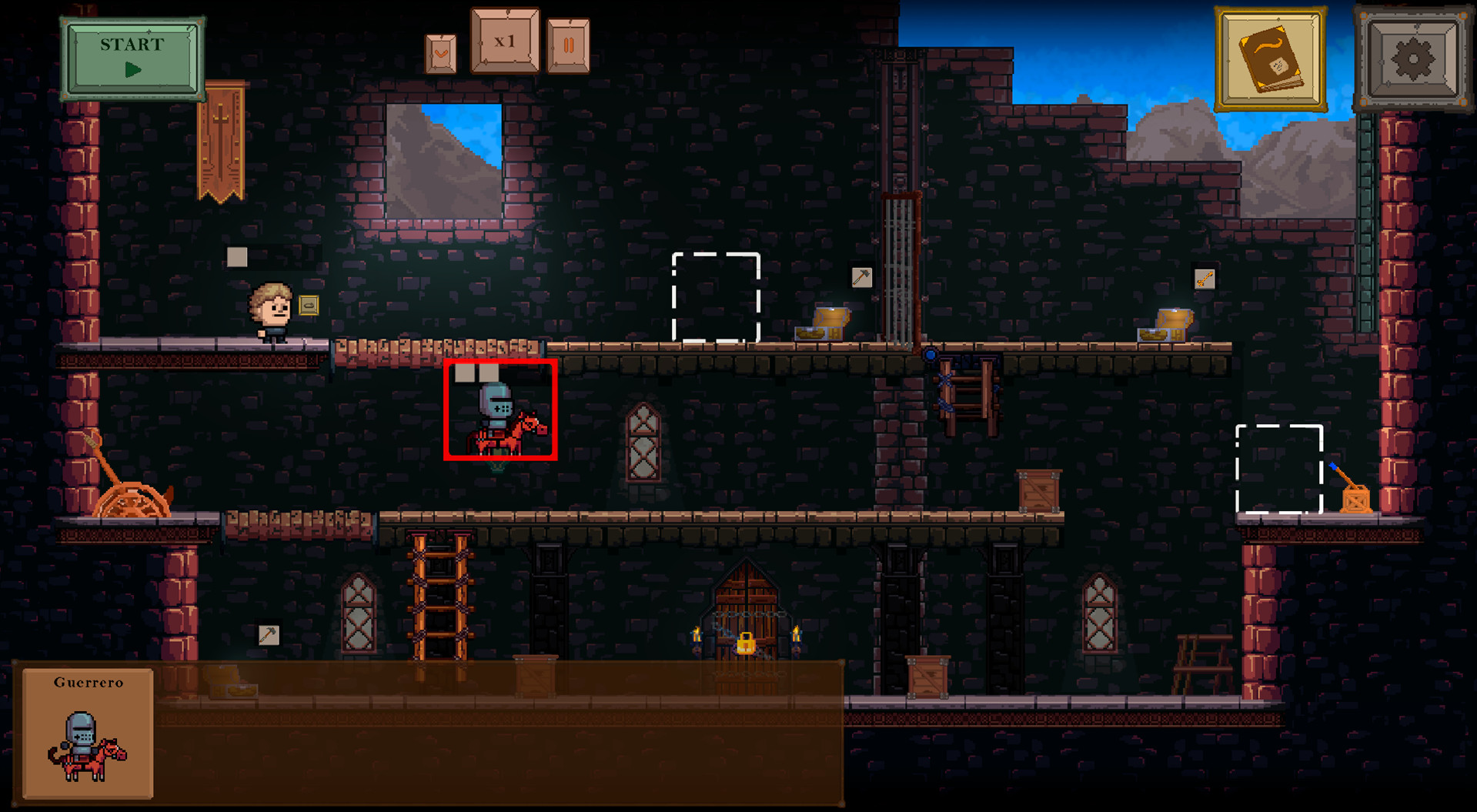Collect the axe icon above the left chest

click(x=862, y=279)
